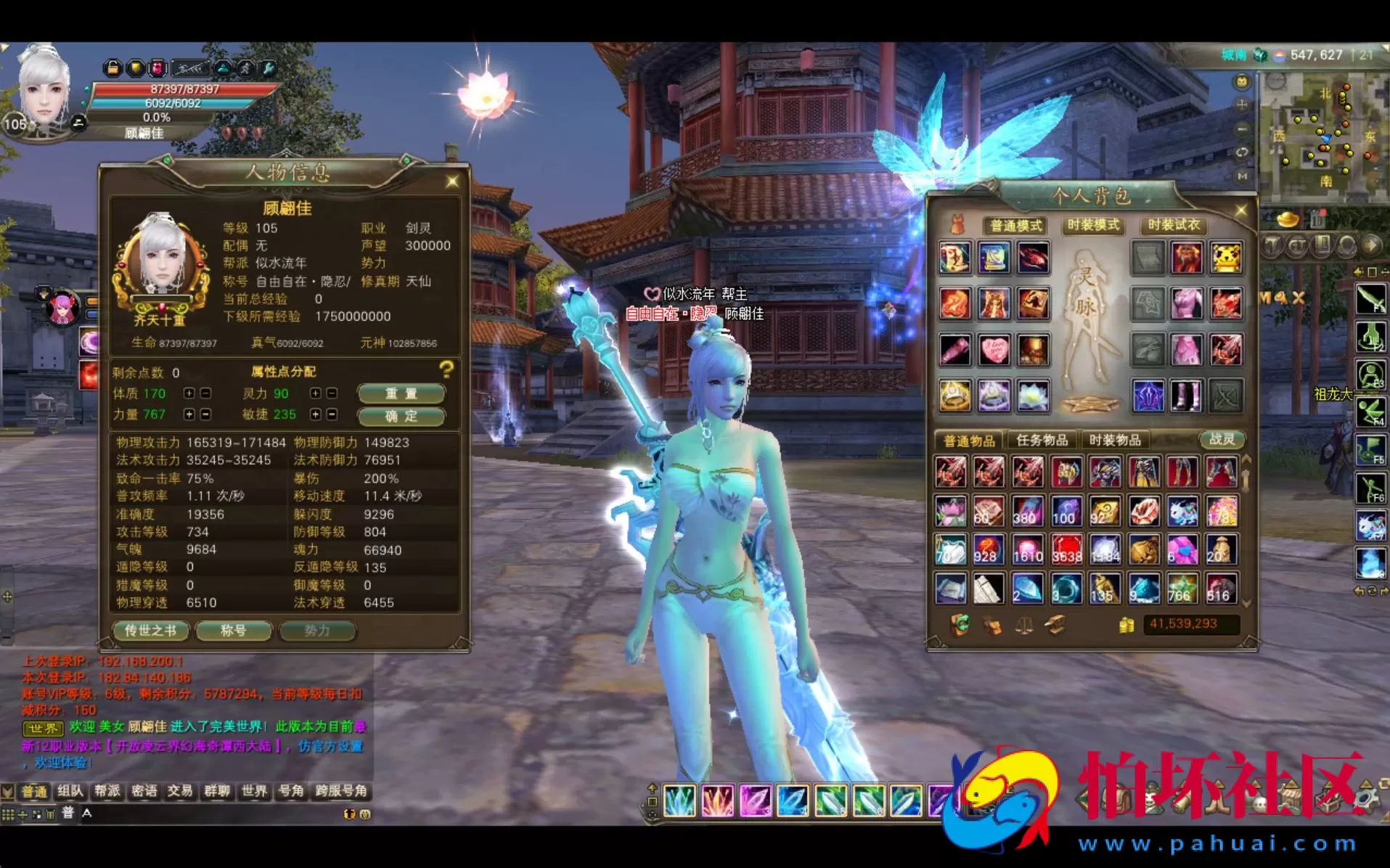Decrease 敏捷 with its minus stepper
This screenshot has height=868, width=1390.
click(332, 416)
